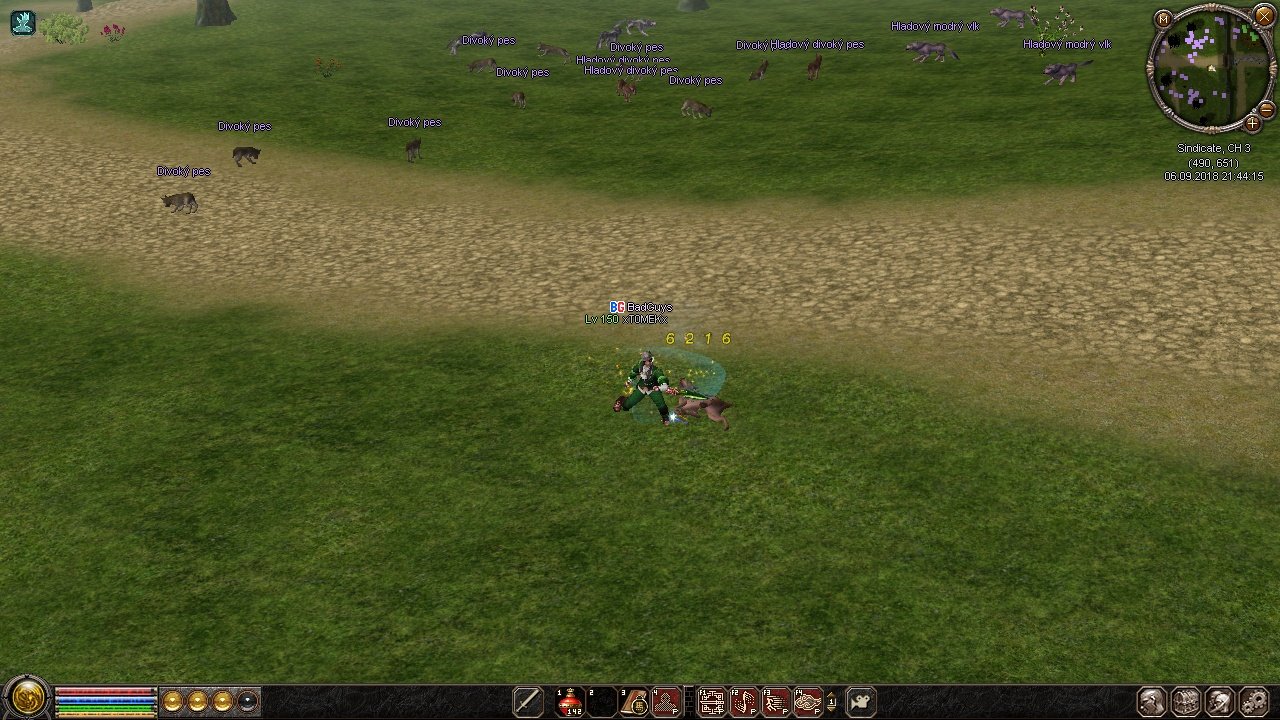The image size is (1280, 720).
Task: Select the active buff icon in top-left corner
Action: 22,22
